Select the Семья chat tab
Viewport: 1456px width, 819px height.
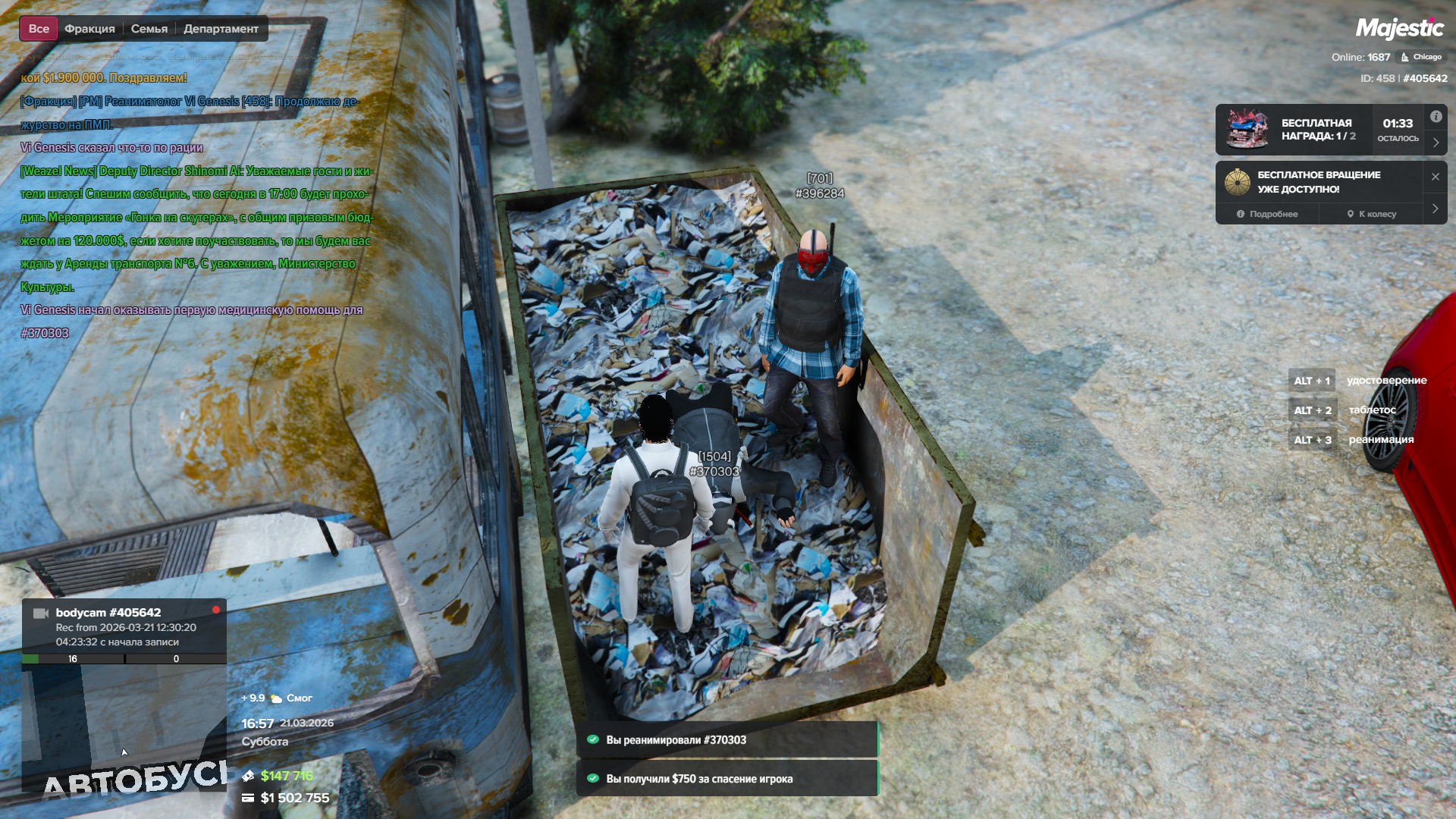[149, 29]
